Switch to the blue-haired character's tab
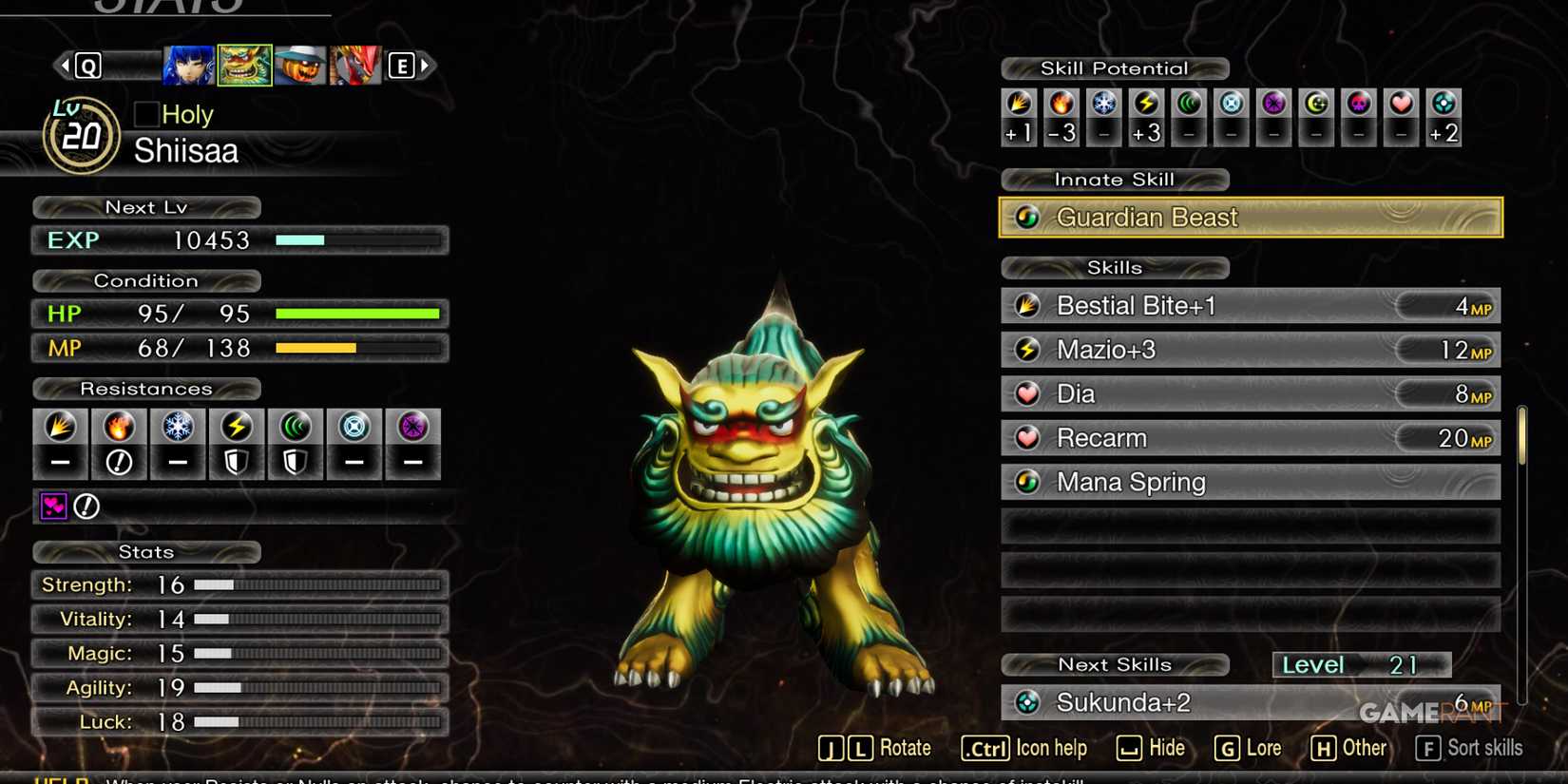 coord(187,65)
